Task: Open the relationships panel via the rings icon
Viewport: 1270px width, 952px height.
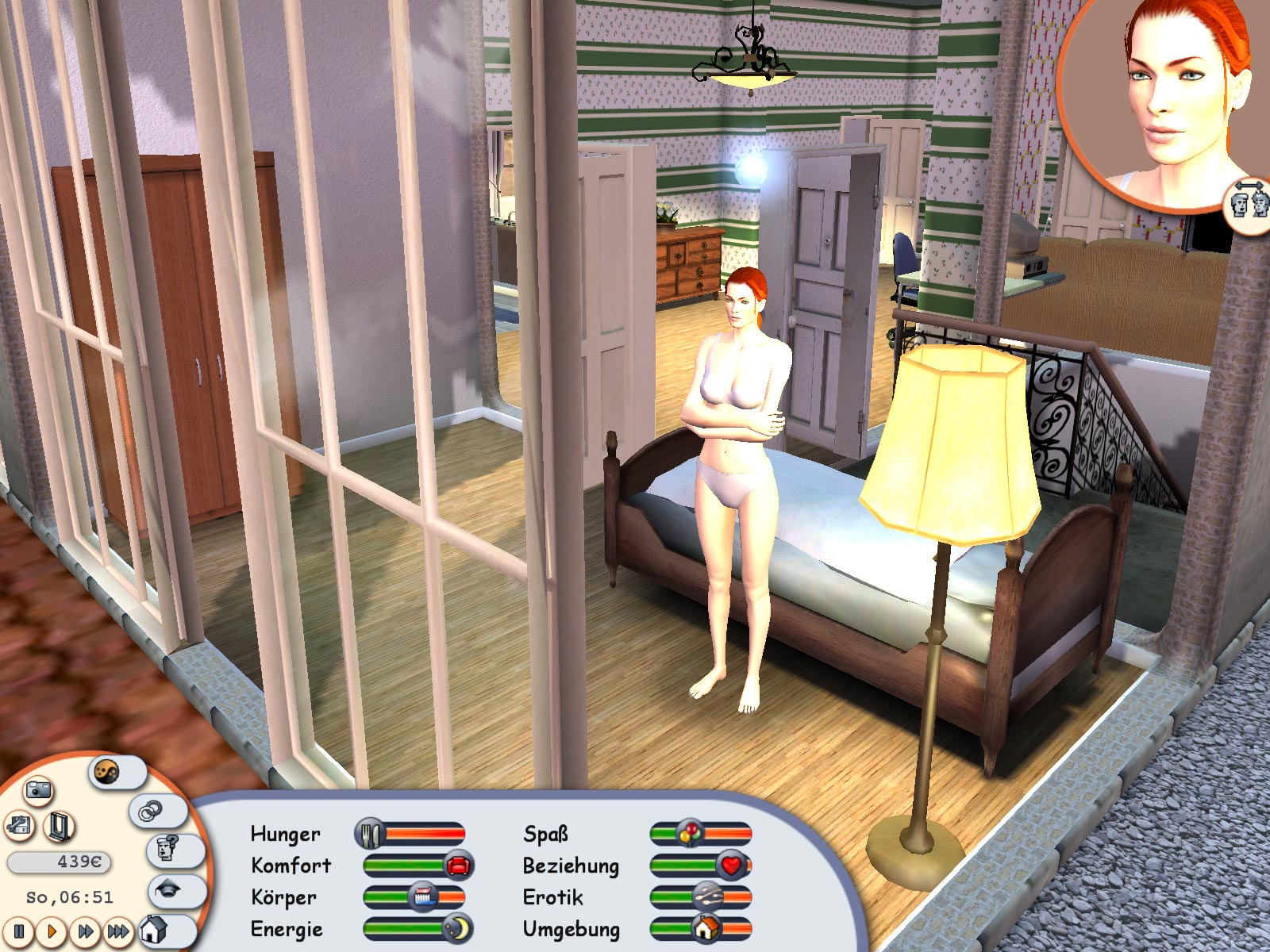Action: (151, 811)
